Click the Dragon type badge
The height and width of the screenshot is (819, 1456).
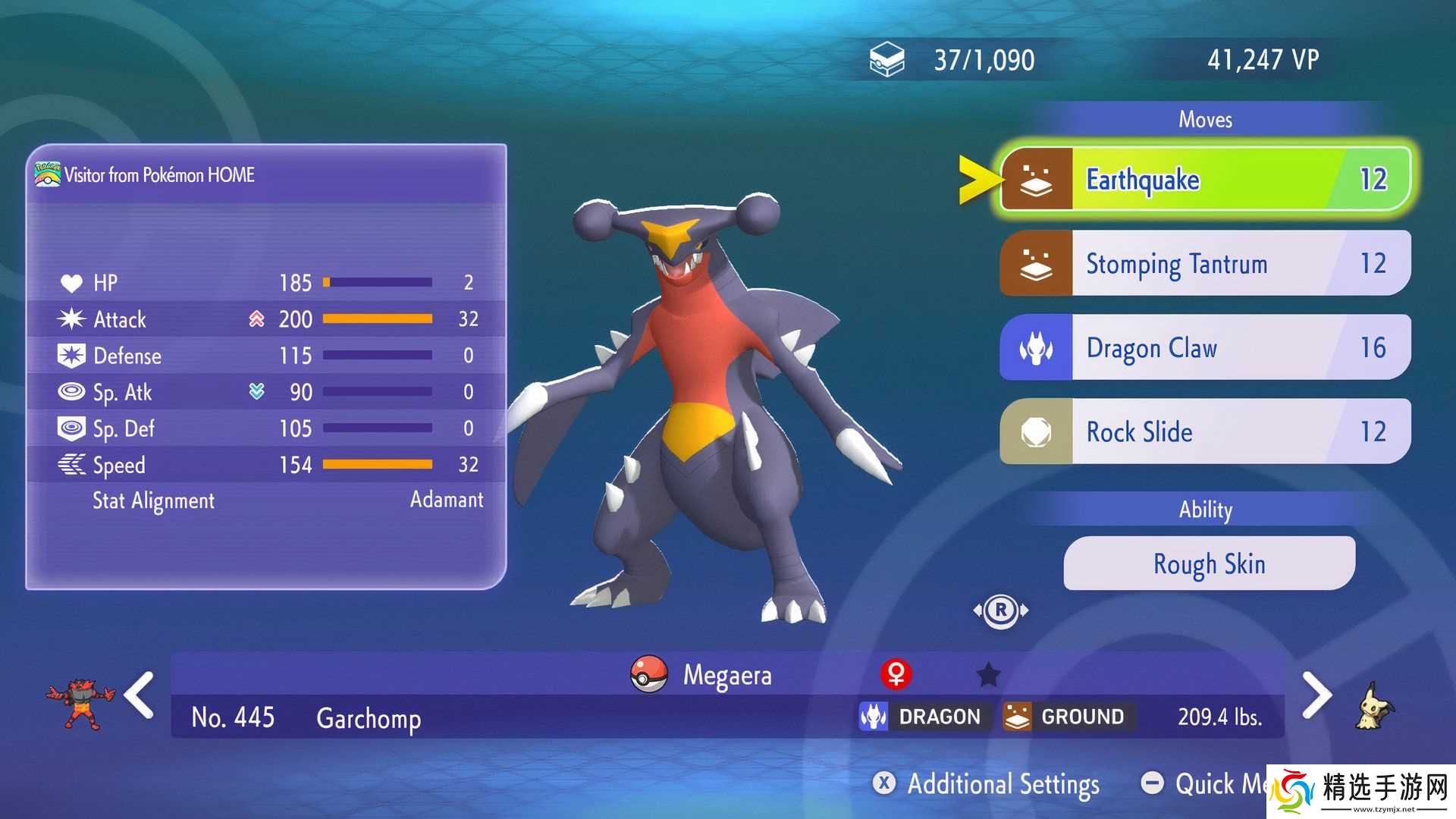click(x=922, y=717)
